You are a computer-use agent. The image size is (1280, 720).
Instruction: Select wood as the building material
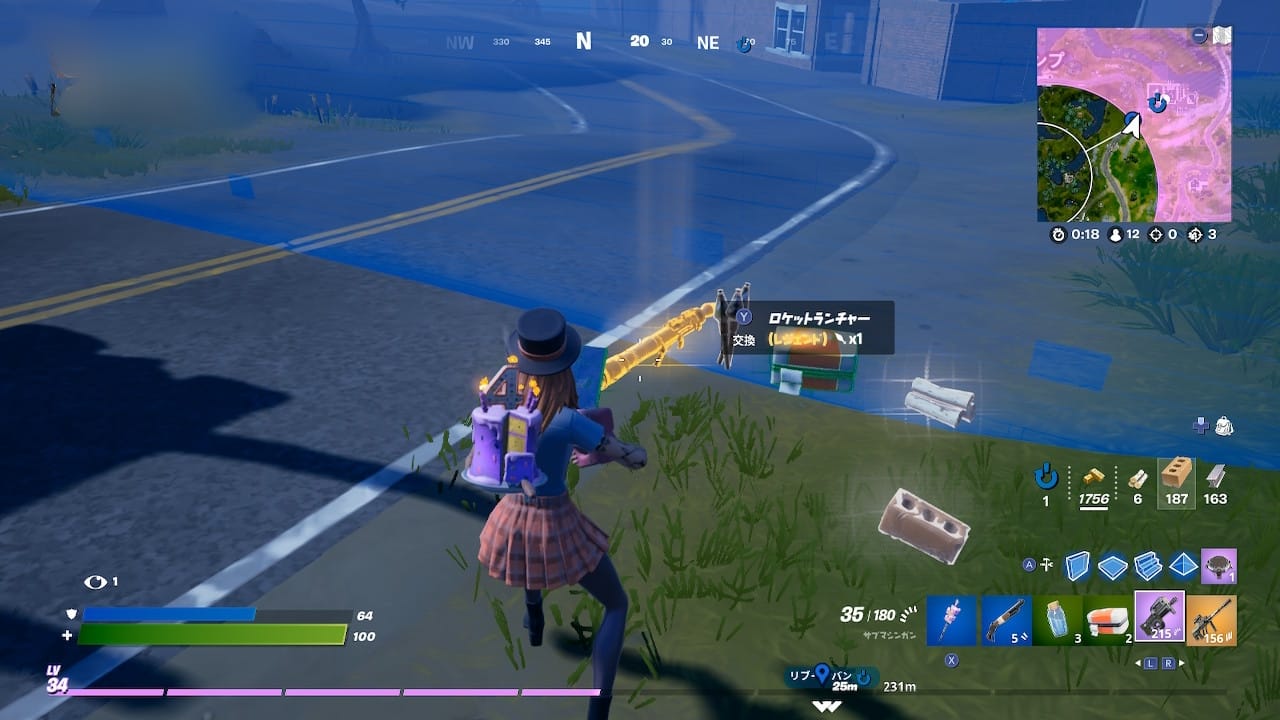[x=1137, y=478]
